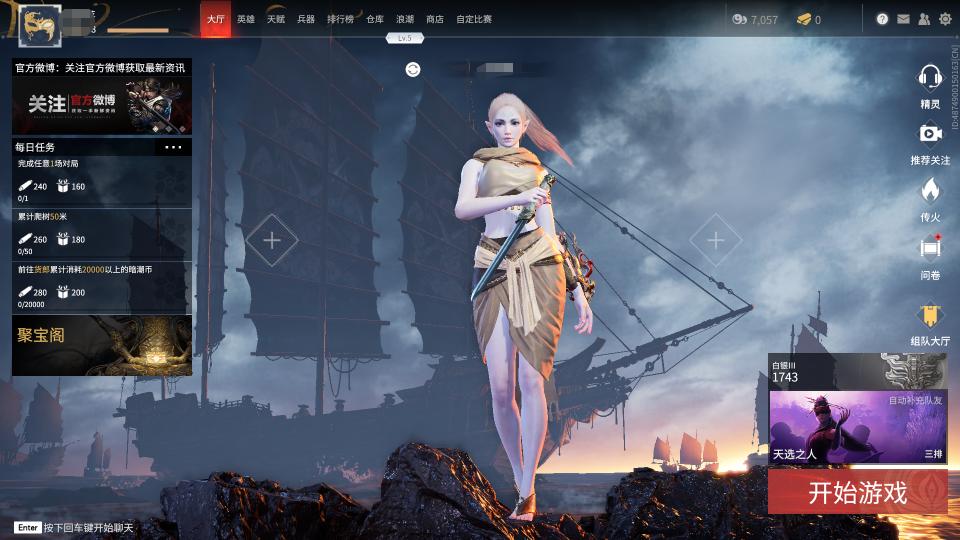The width and height of the screenshot is (960, 540).
Task: View the 排行榜 leaderboard tab
Action: click(x=340, y=19)
